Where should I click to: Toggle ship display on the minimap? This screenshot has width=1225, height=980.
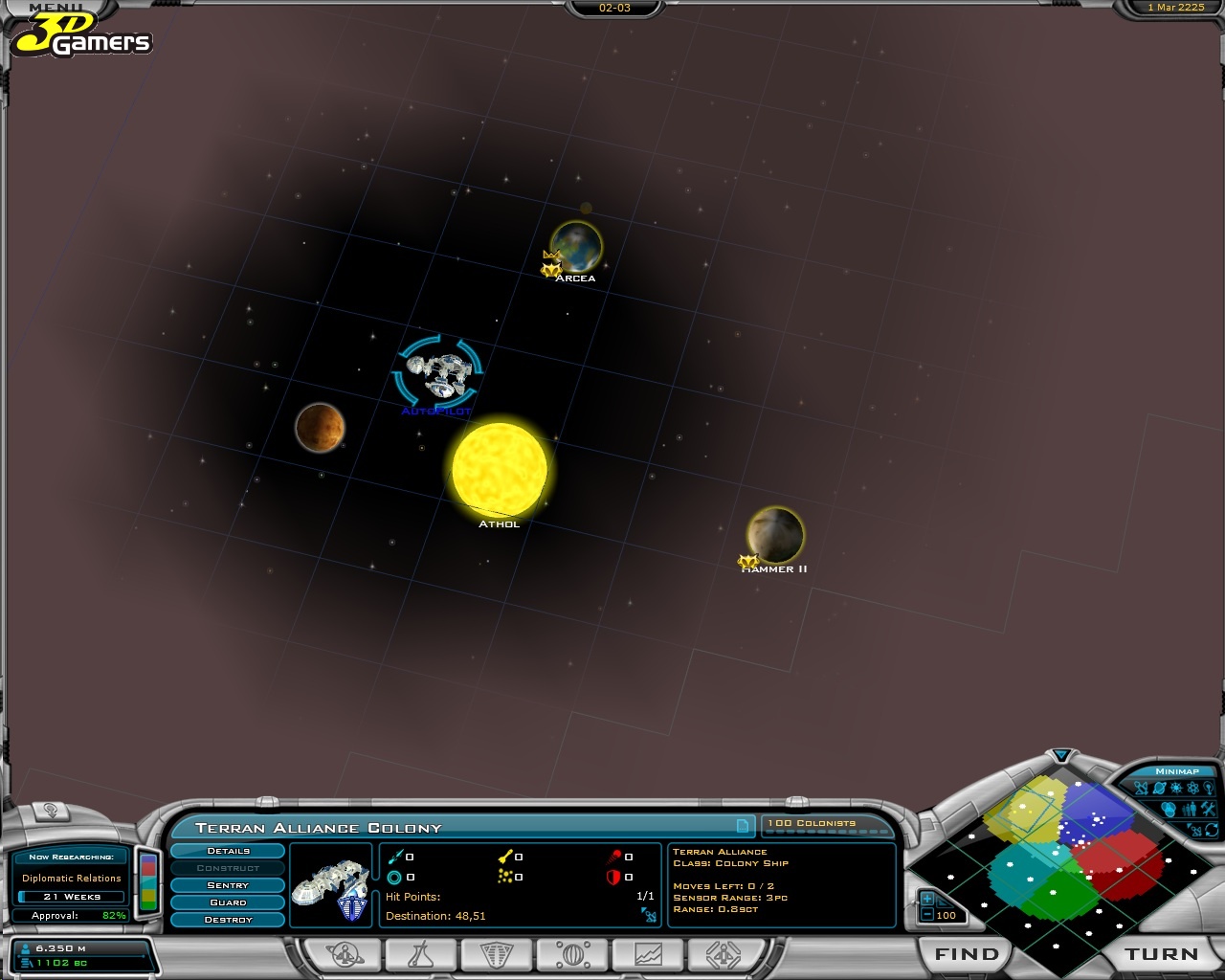click(1141, 789)
